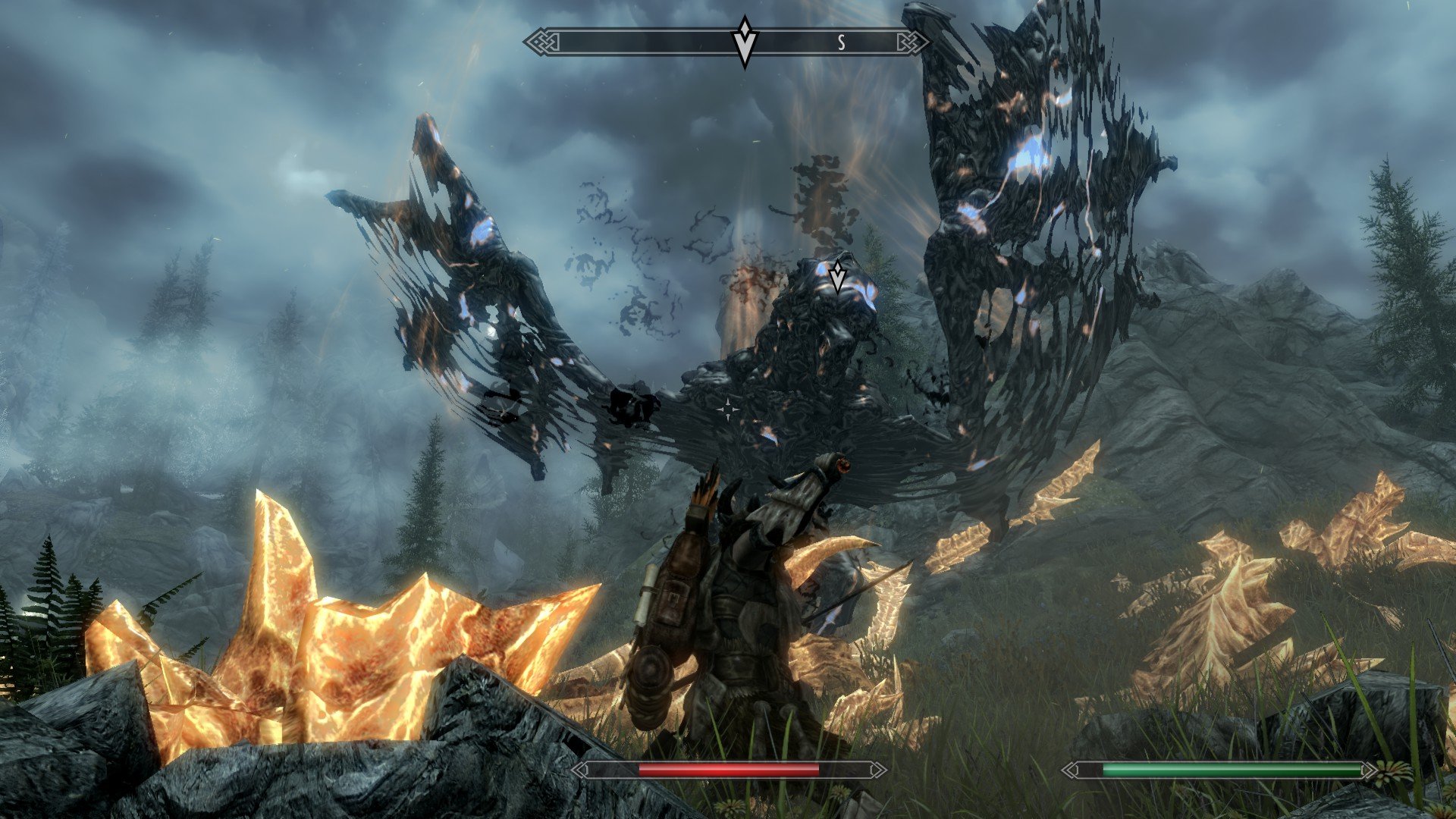
Task: Select the South marker on the compass
Action: [x=841, y=43]
